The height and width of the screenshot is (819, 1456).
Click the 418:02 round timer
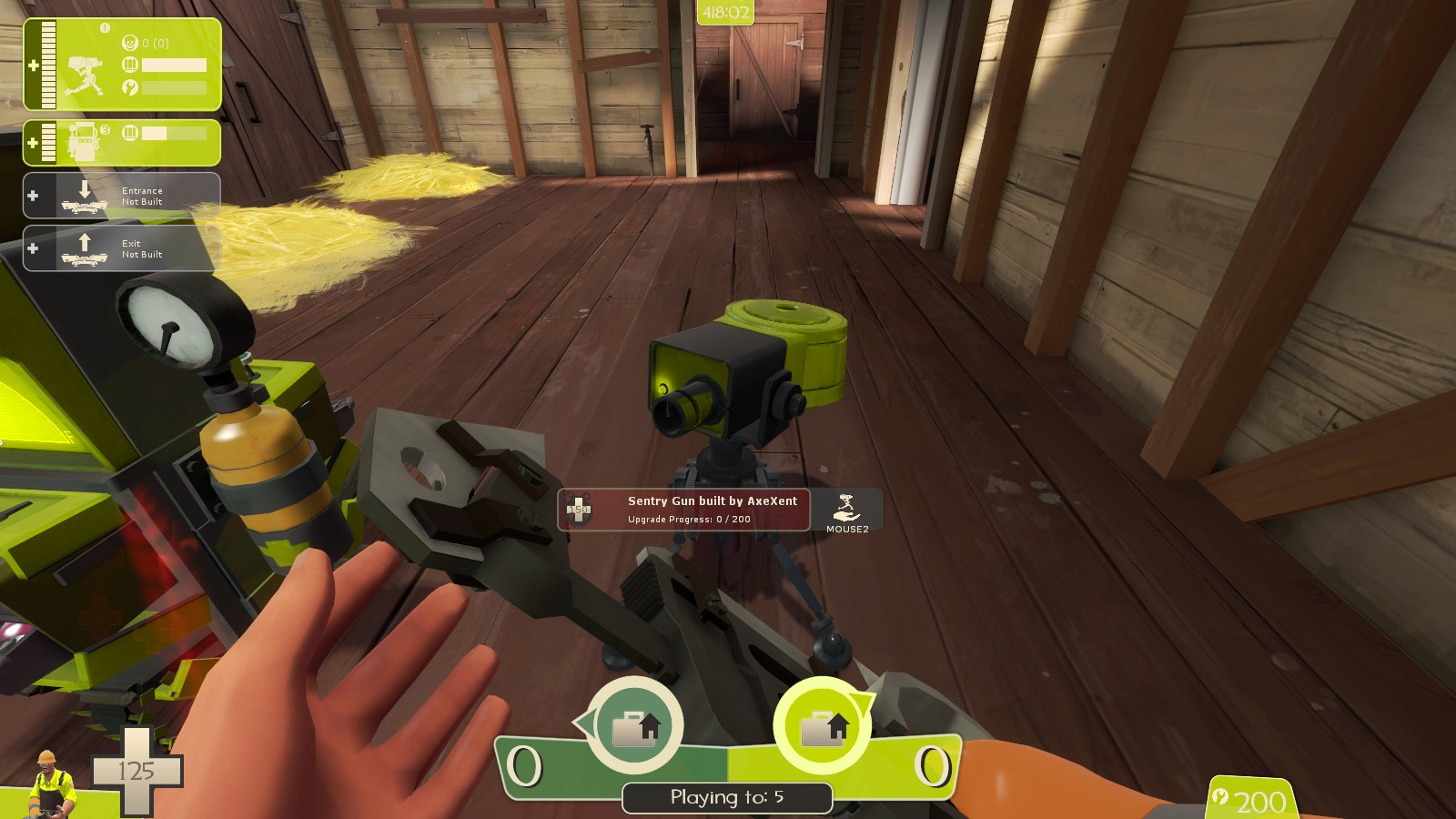click(725, 11)
